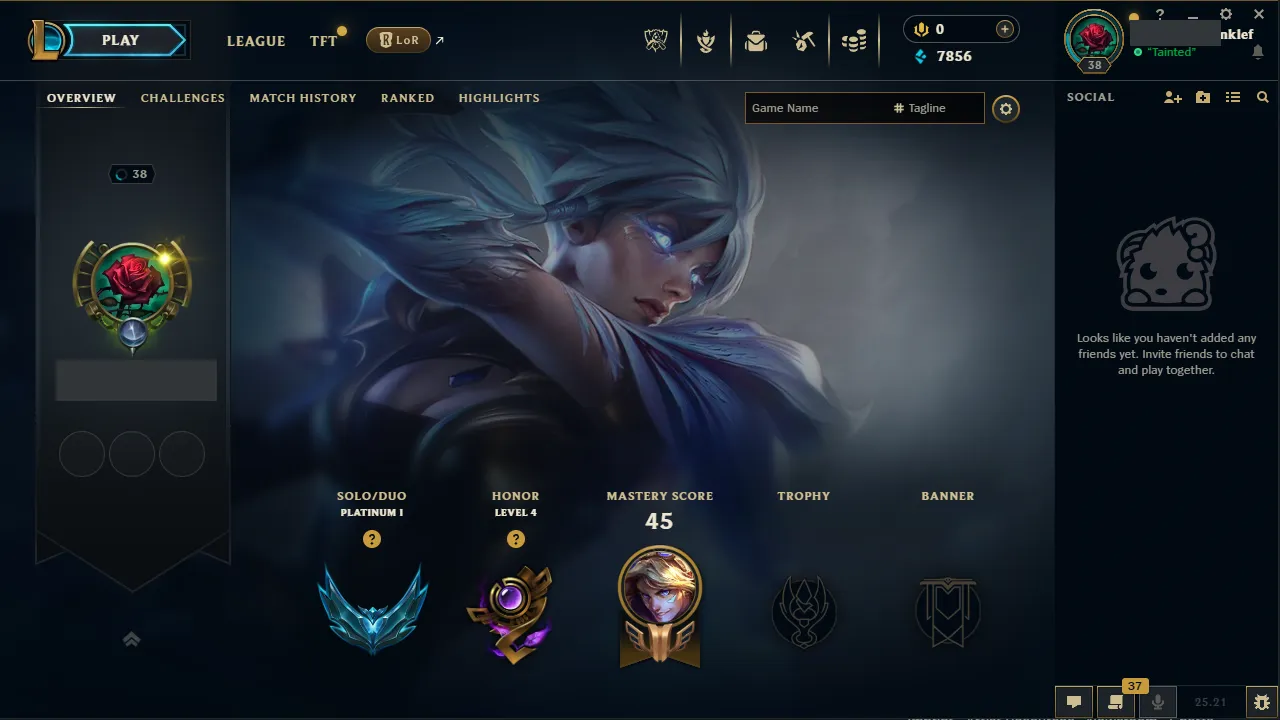The height and width of the screenshot is (720, 1280).
Task: Toggle the voice chat microphone
Action: tap(1157, 701)
